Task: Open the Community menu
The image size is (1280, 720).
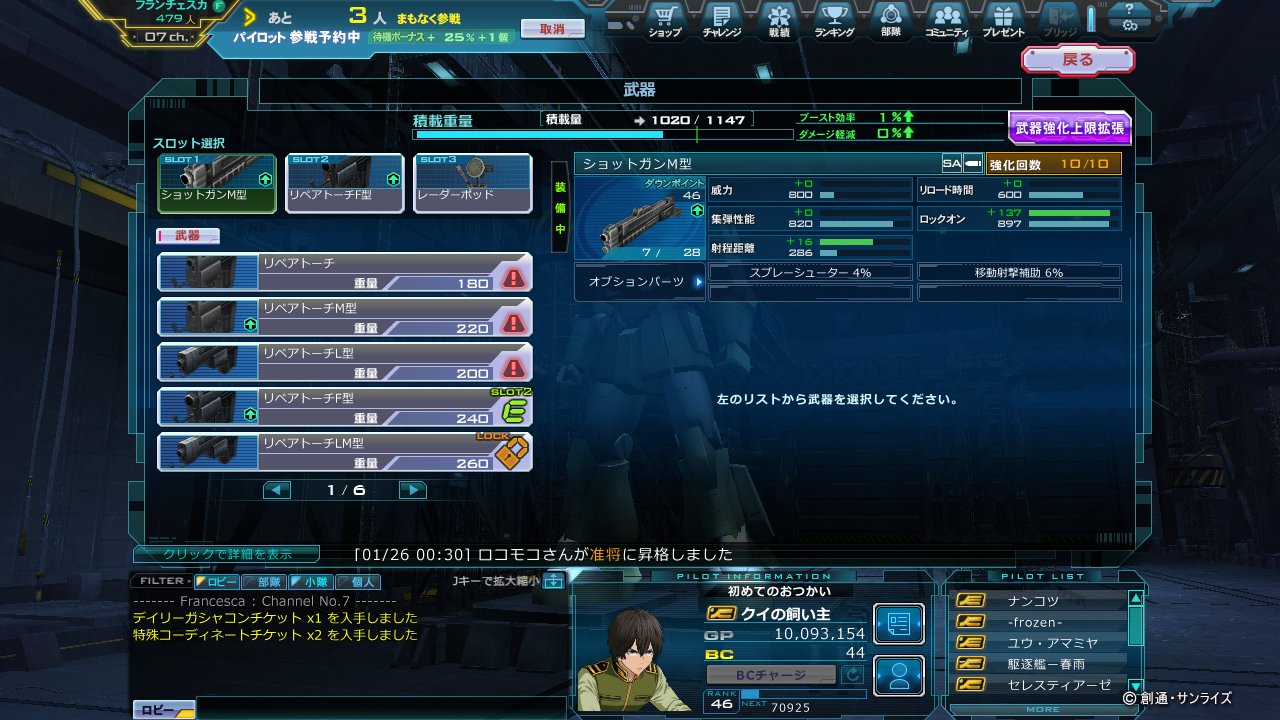Action: tap(946, 20)
